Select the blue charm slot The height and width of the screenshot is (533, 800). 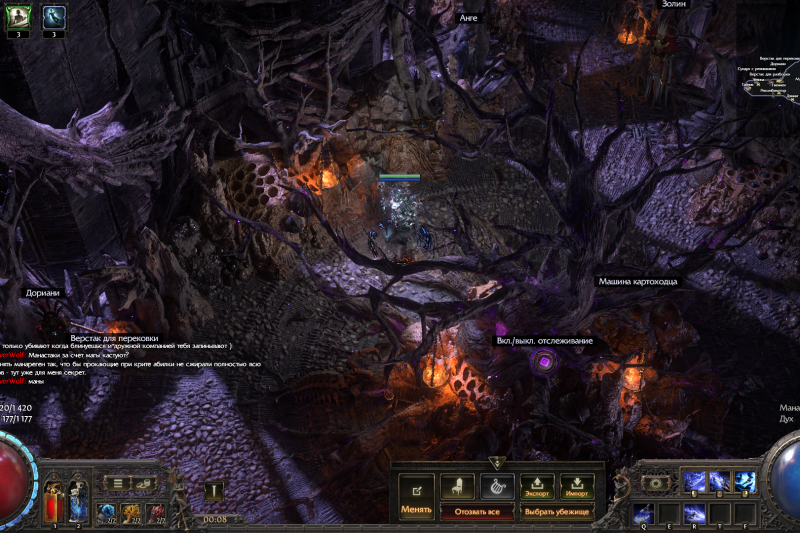click(106, 513)
